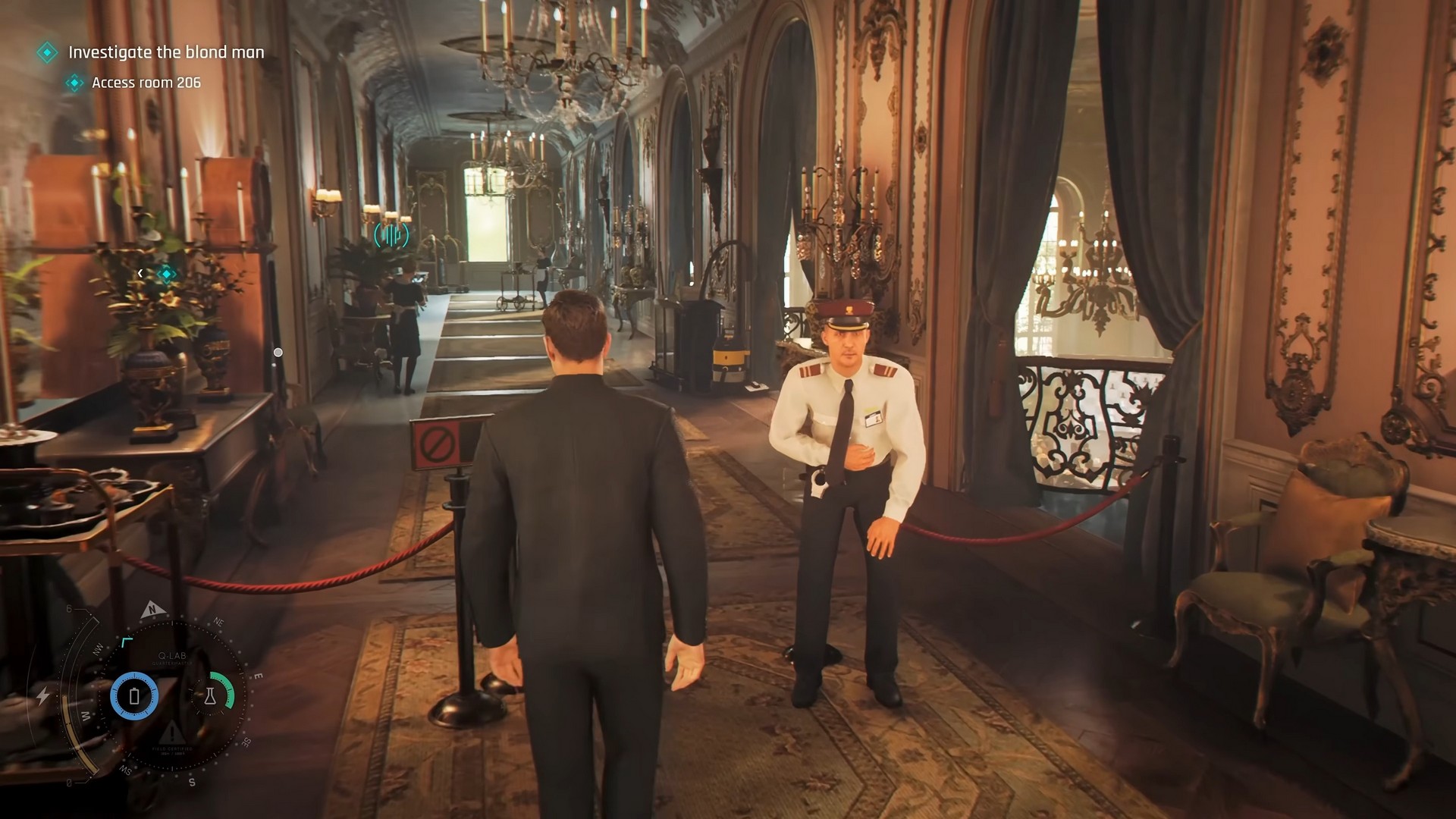
Task: Click the S marker at the compass bottom
Action: click(191, 782)
